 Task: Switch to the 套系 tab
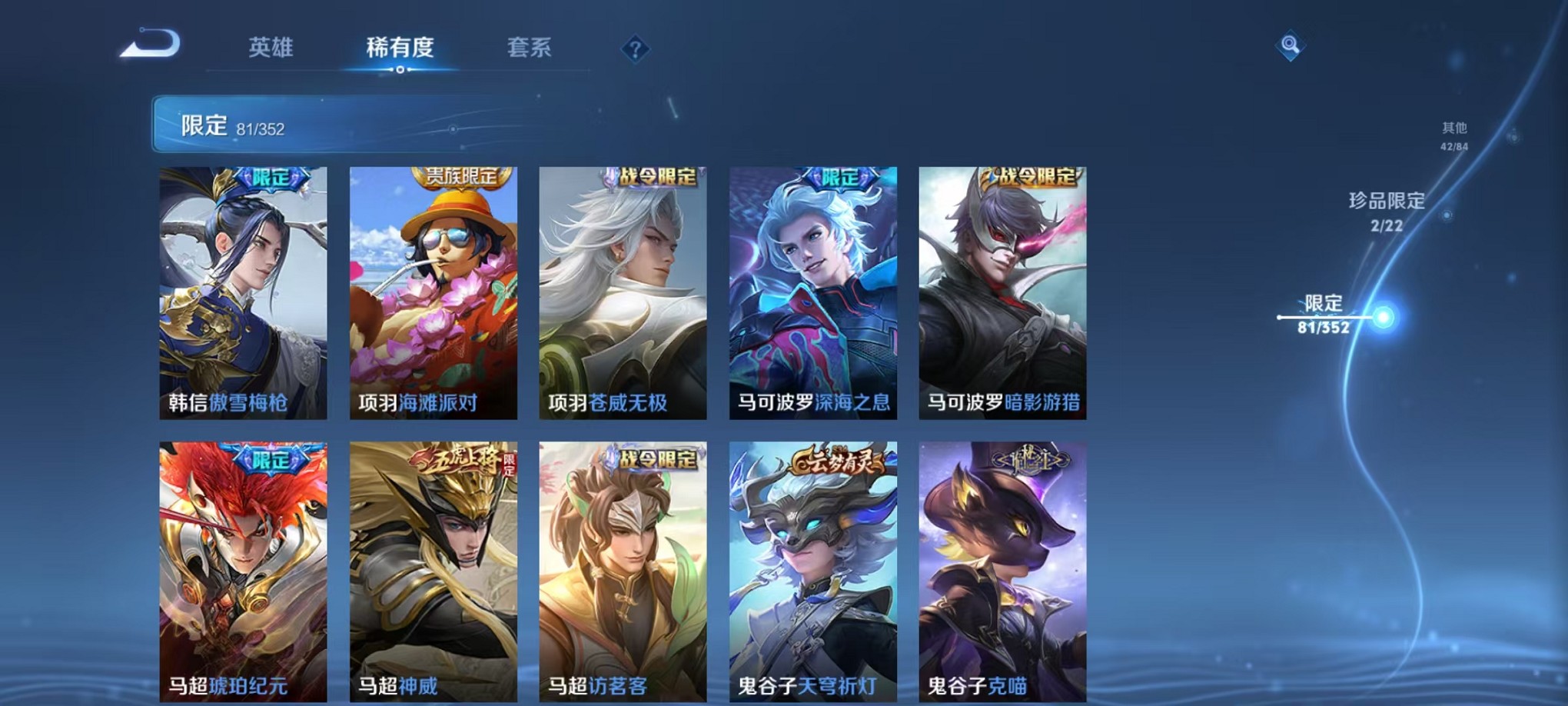[x=530, y=48]
